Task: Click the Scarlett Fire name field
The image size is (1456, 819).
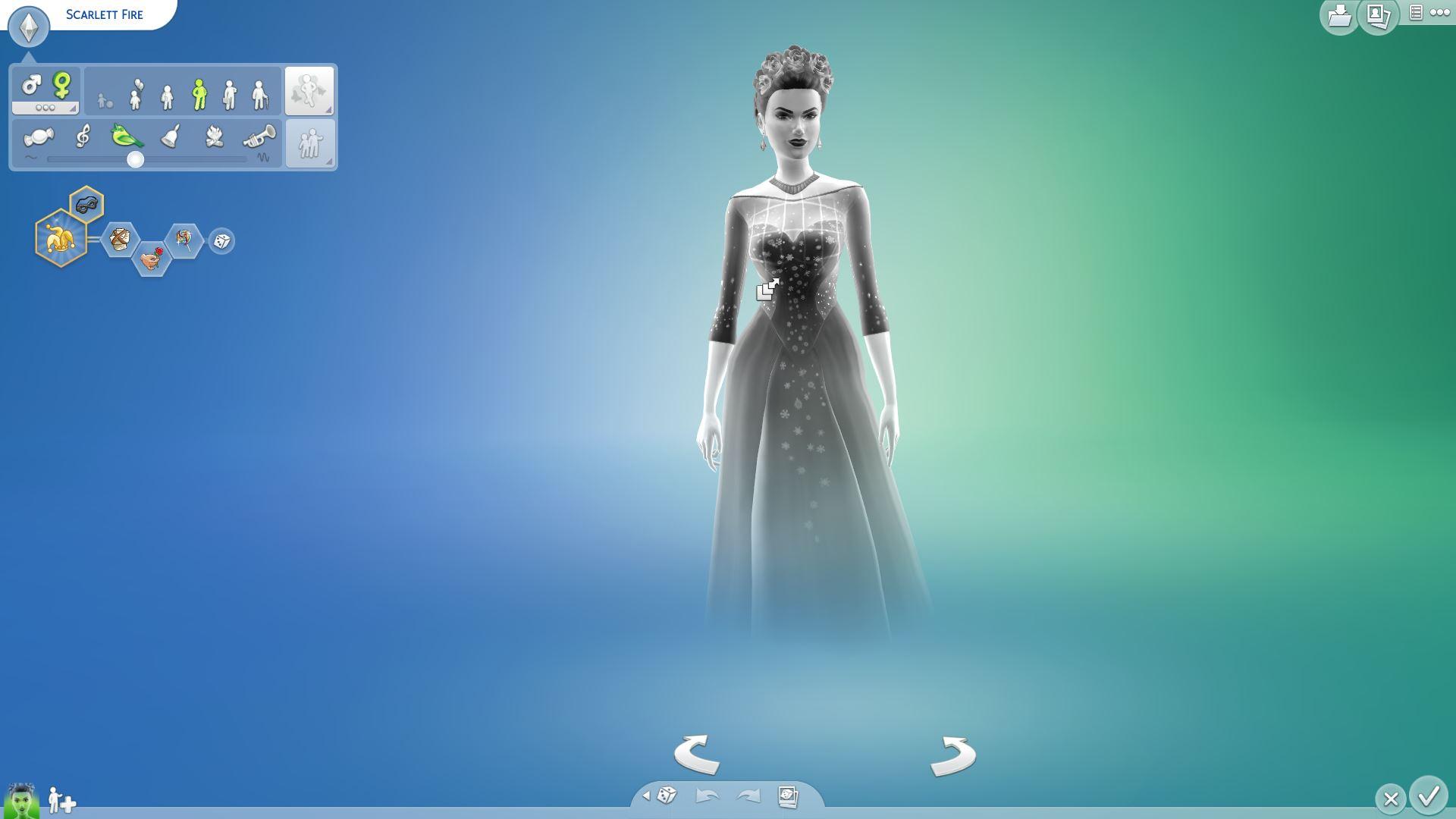Action: [105, 14]
